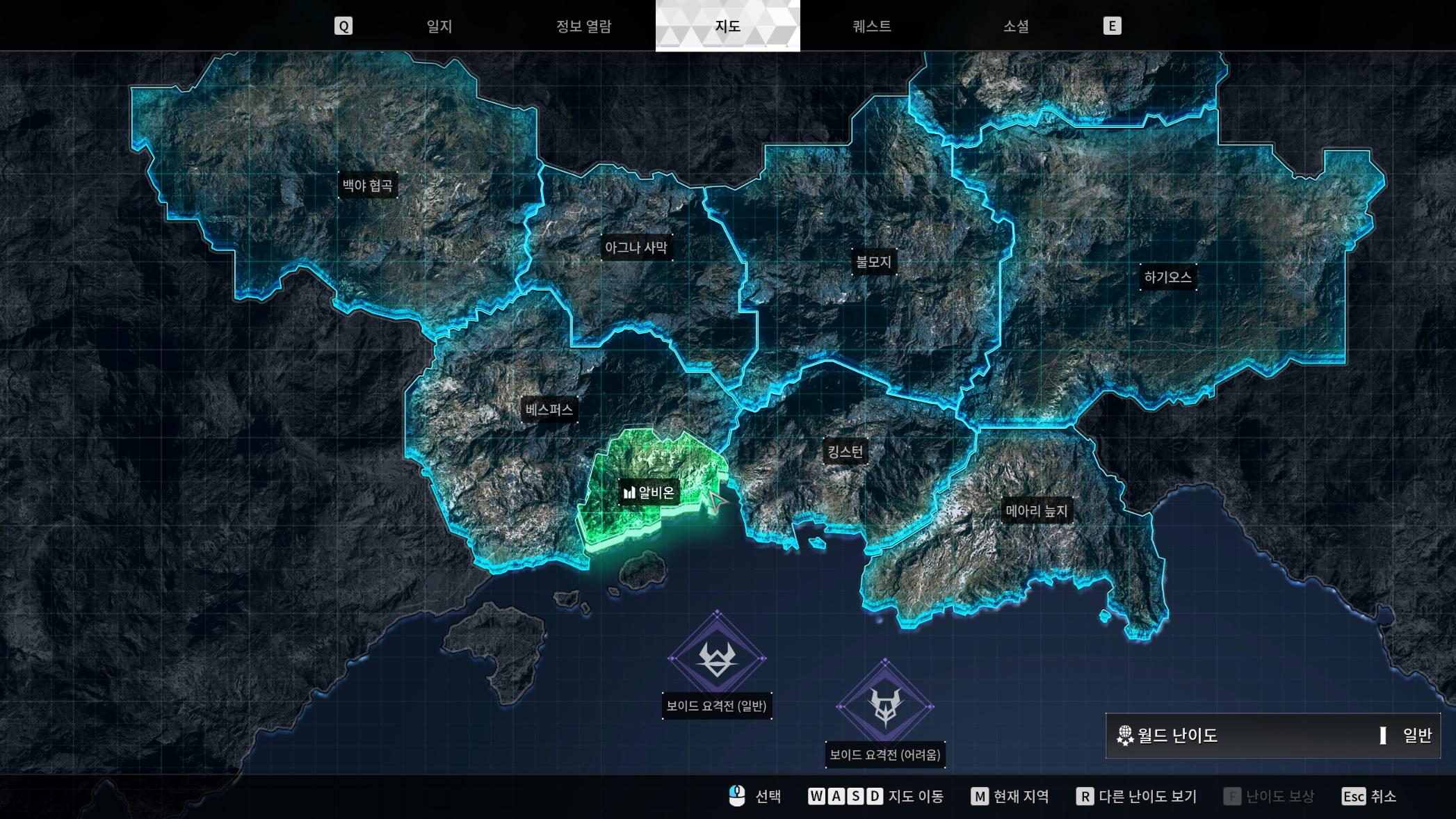Click 다른 난이도 보기 in the bottom bar
The height and width of the screenshot is (819, 1456).
point(1137,797)
